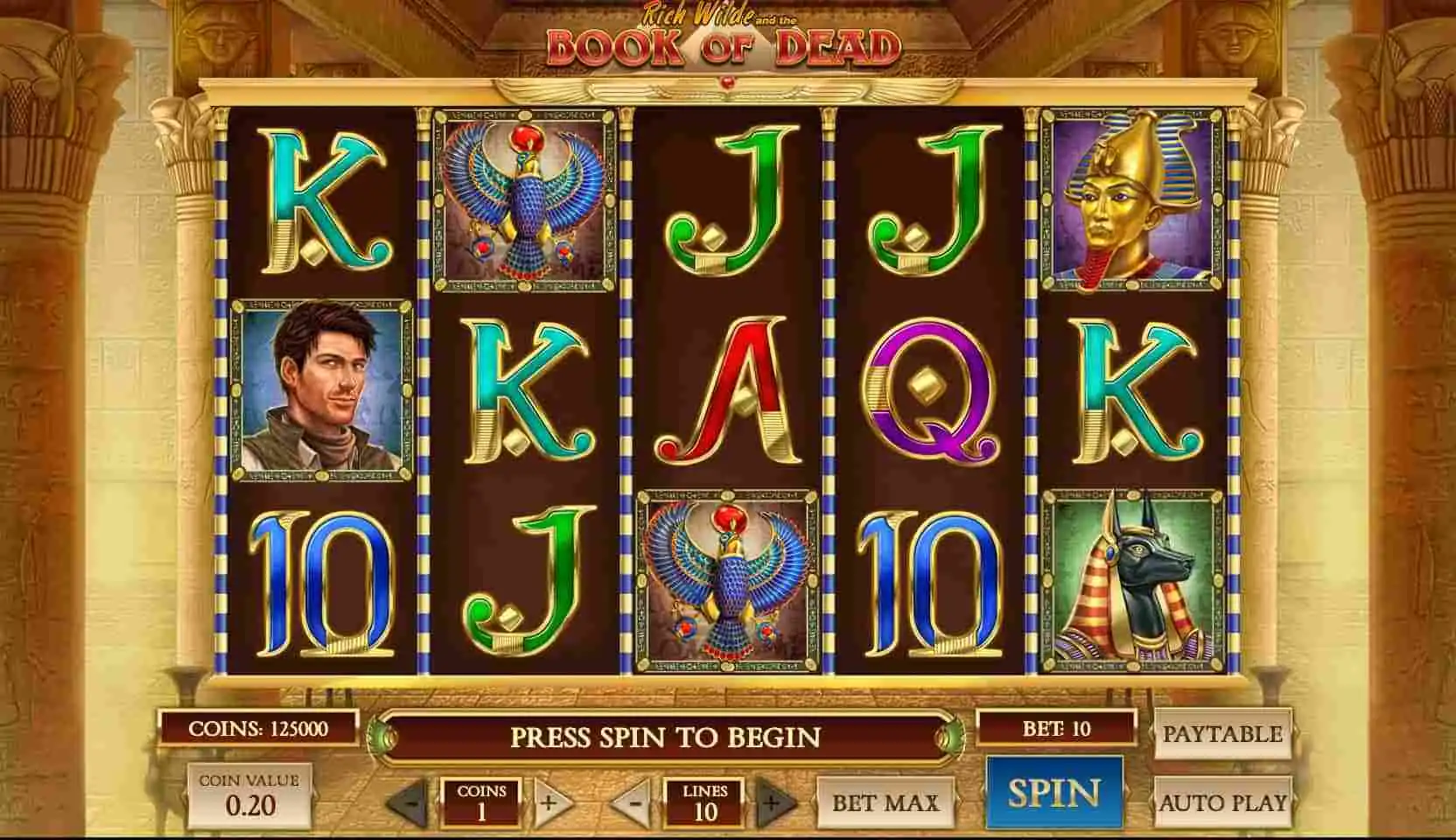Click the Coin Value 0.20 box
Screen dimensions: 1456x840
click(249, 795)
